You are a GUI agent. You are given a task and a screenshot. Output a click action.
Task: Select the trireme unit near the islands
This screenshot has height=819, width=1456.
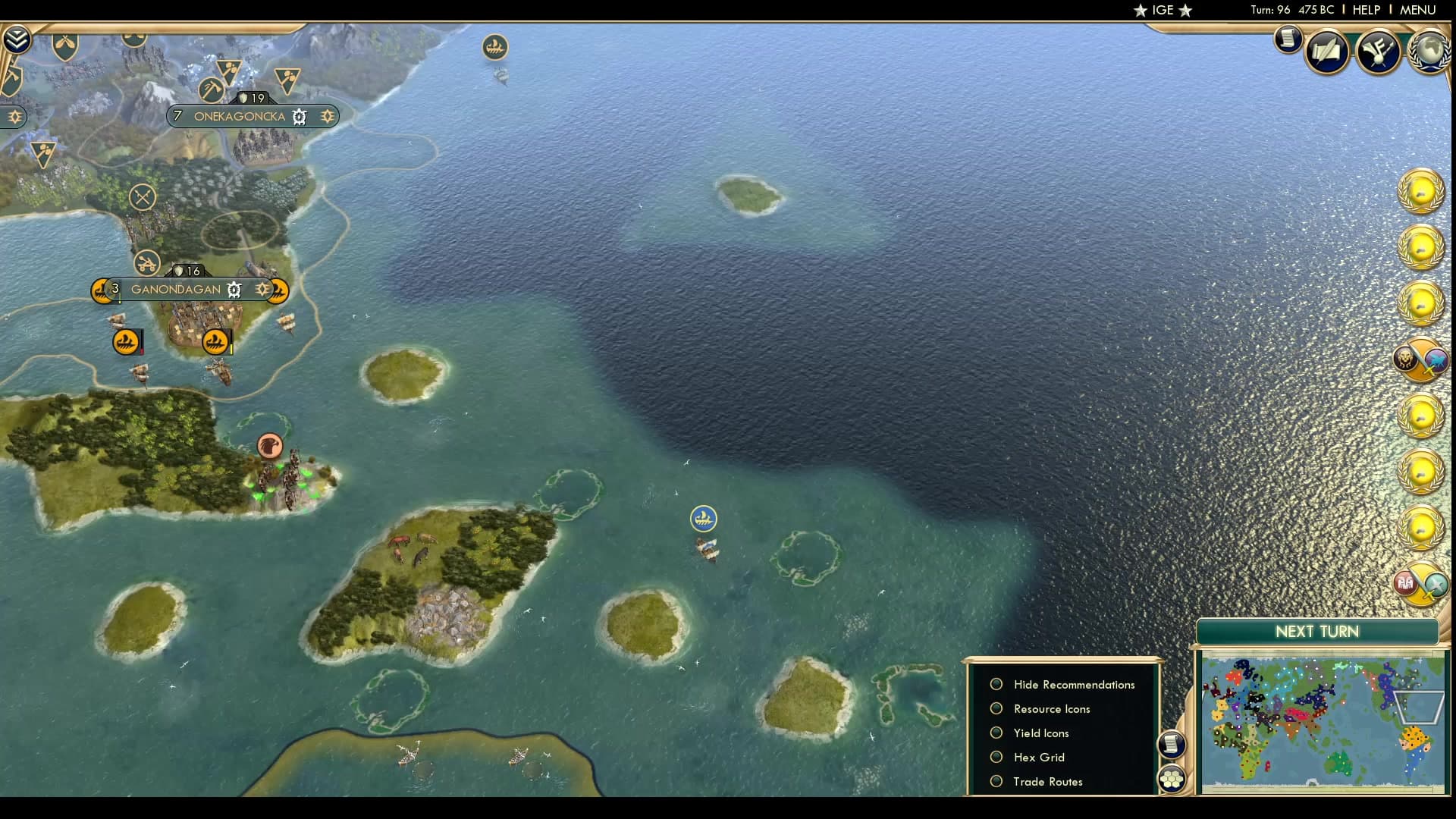(704, 519)
